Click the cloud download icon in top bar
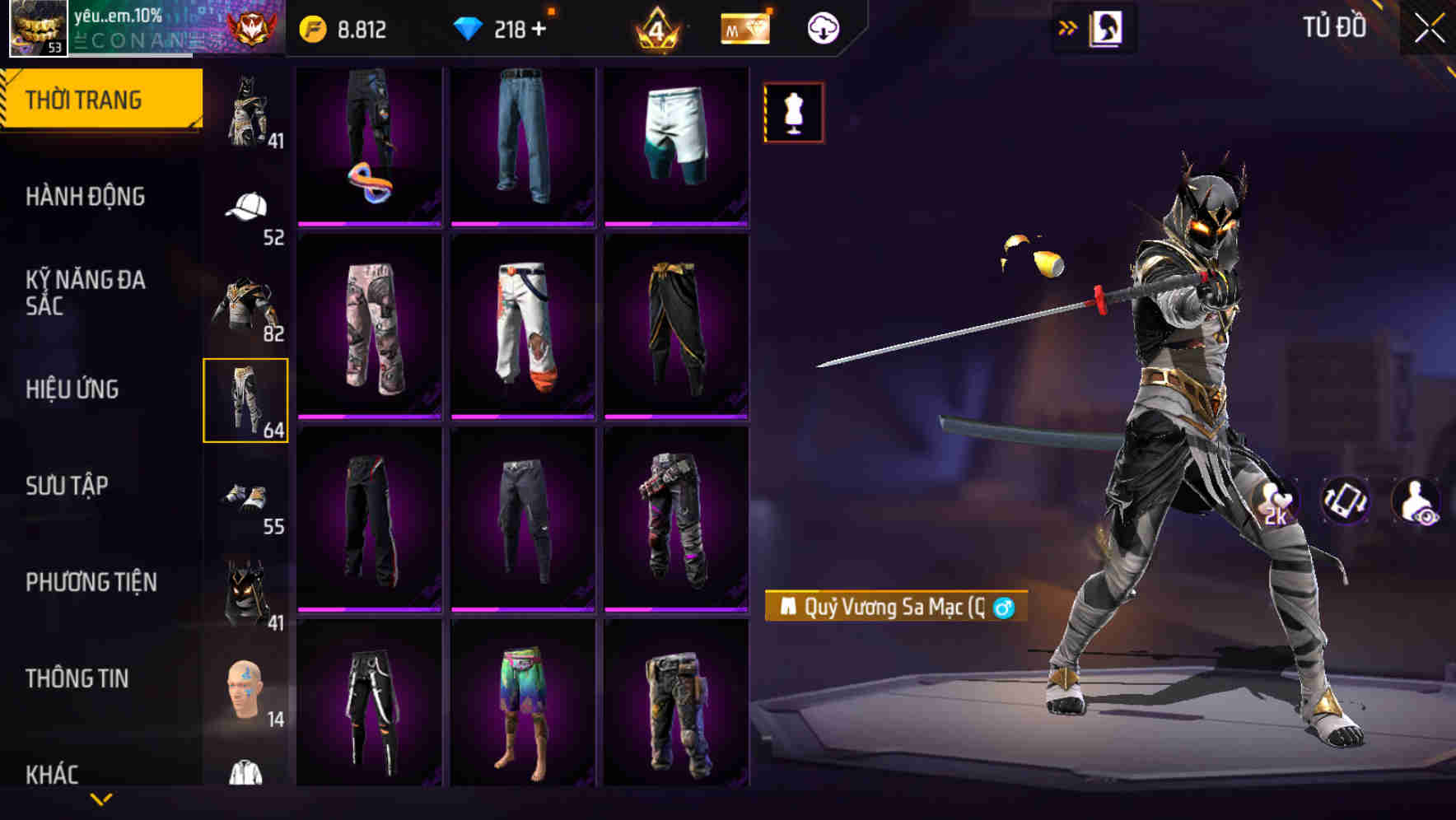 [823, 27]
